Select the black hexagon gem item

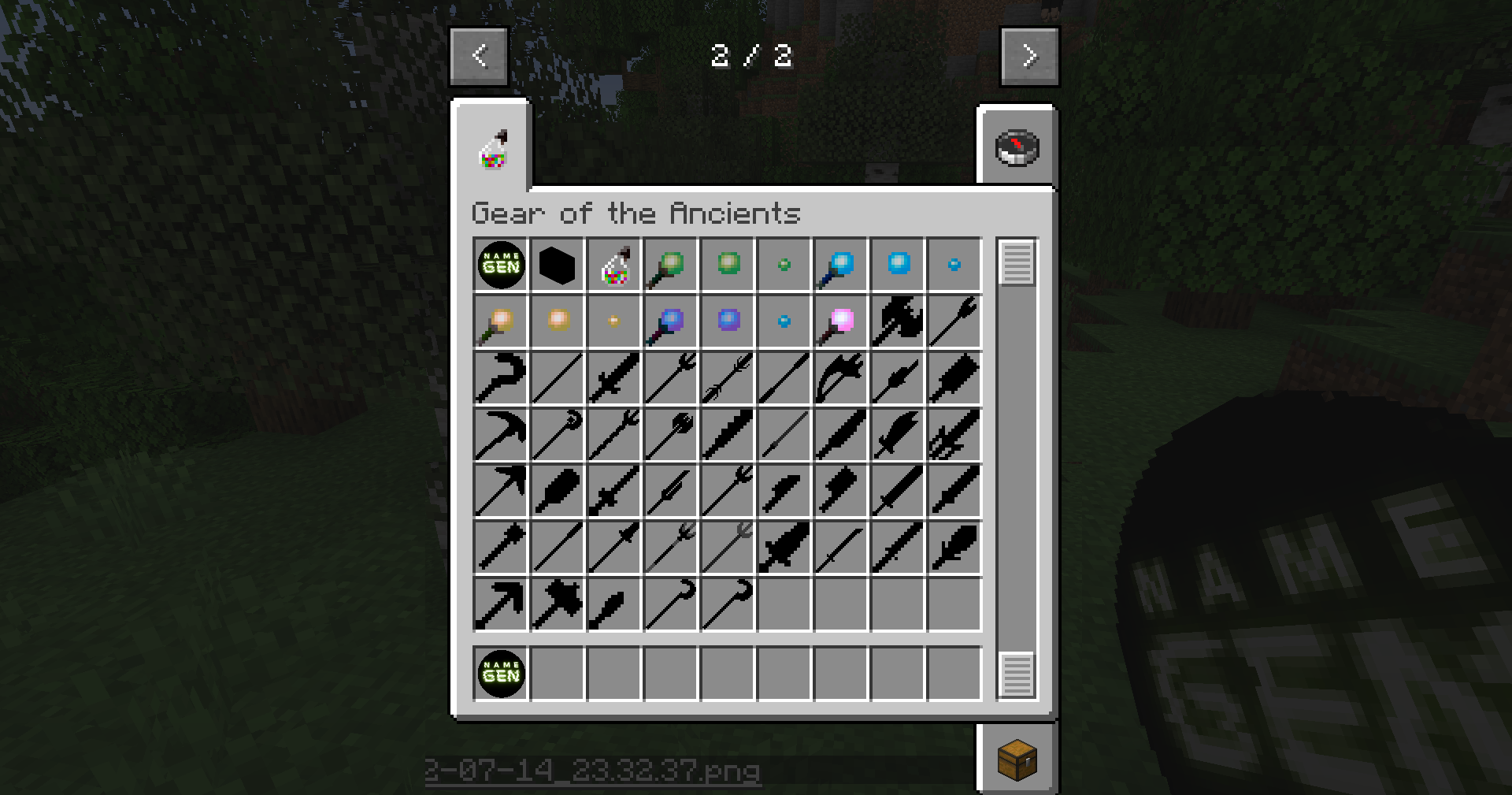tap(556, 264)
